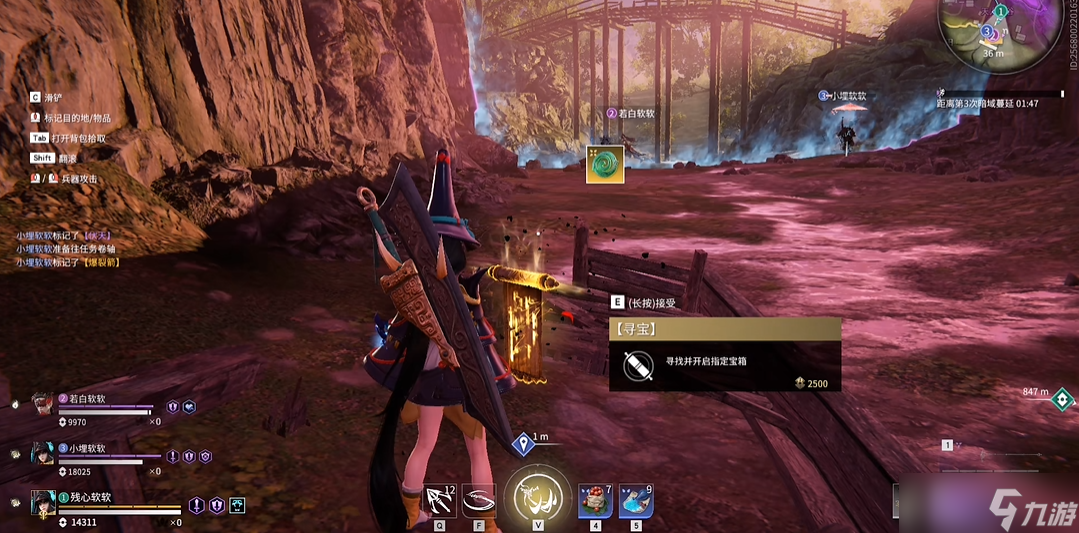1079x533 pixels.
Task: Click the squad chat log message about 任务卷轴
Action: tap(64, 249)
